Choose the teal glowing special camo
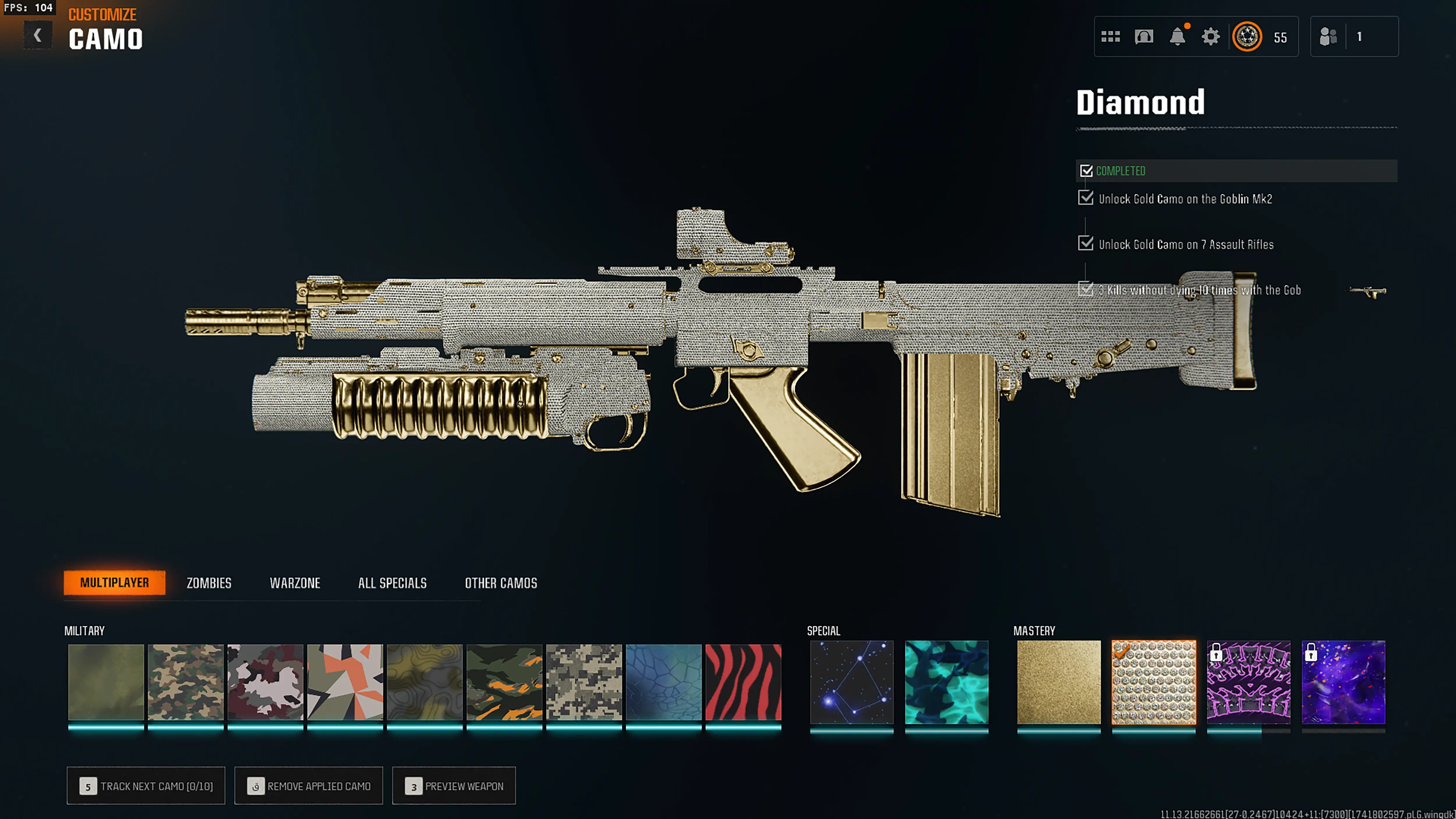 tap(946, 682)
